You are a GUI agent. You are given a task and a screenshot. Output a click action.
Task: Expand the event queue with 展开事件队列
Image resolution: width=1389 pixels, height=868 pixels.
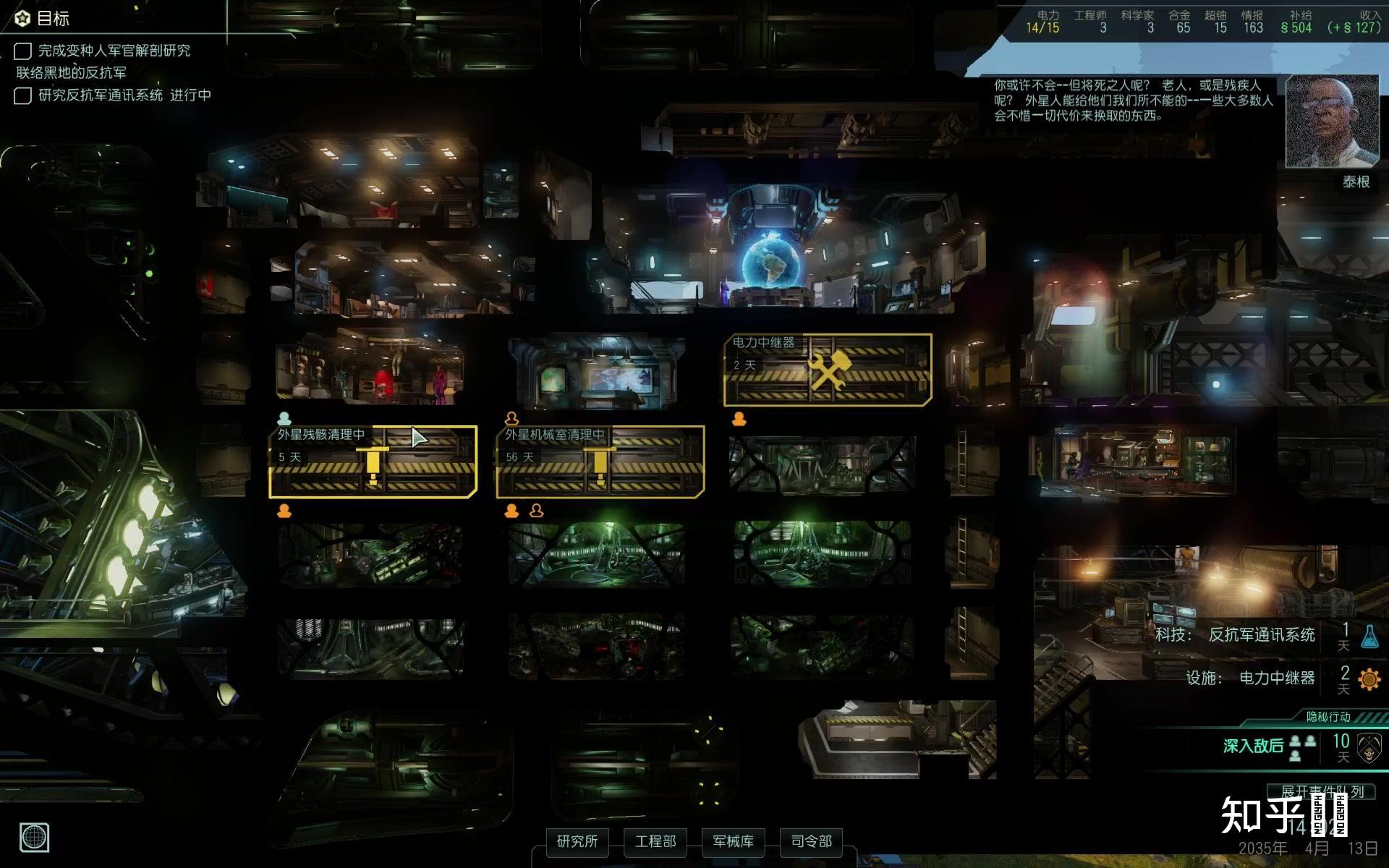coord(1322,791)
